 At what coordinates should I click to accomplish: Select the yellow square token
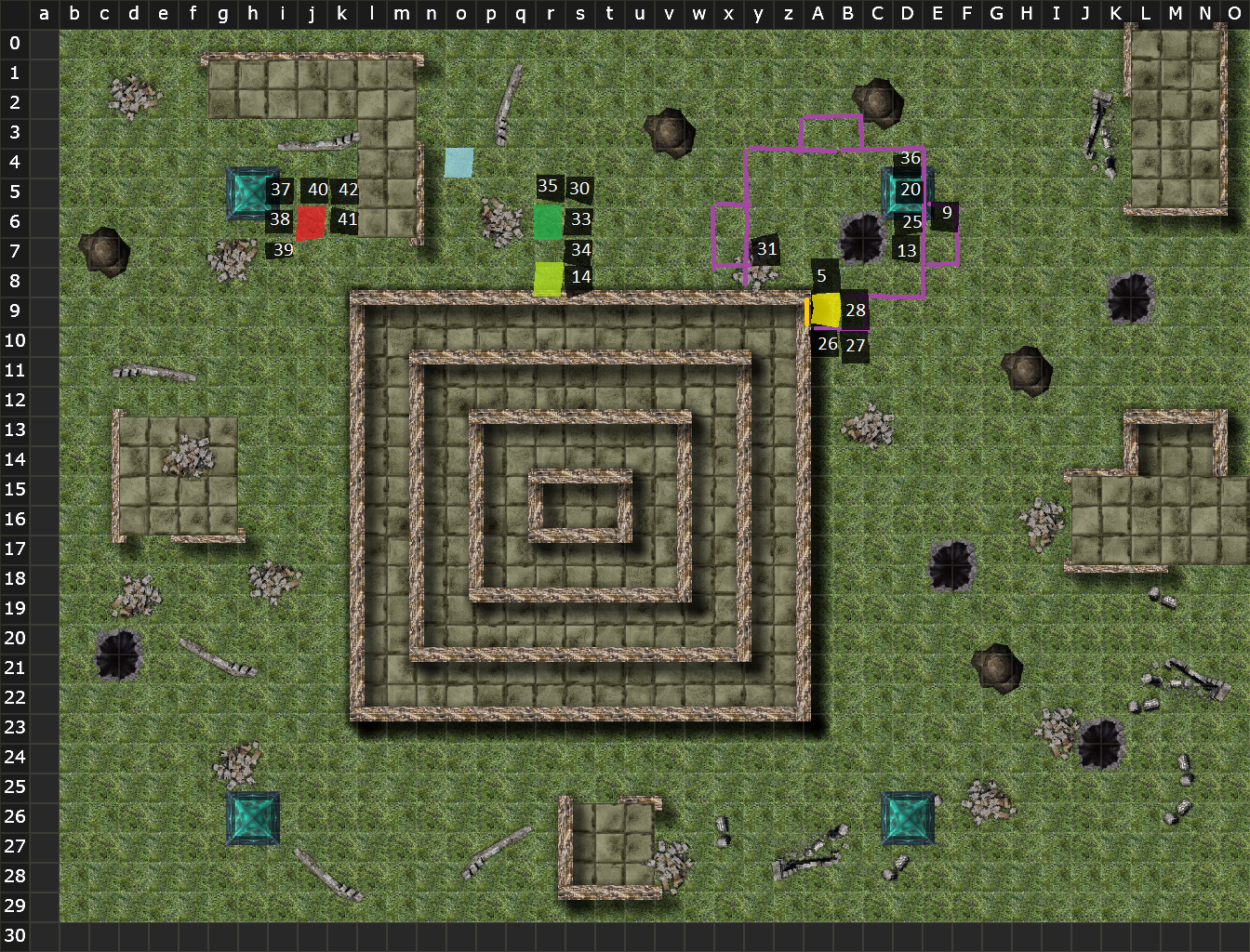[826, 310]
